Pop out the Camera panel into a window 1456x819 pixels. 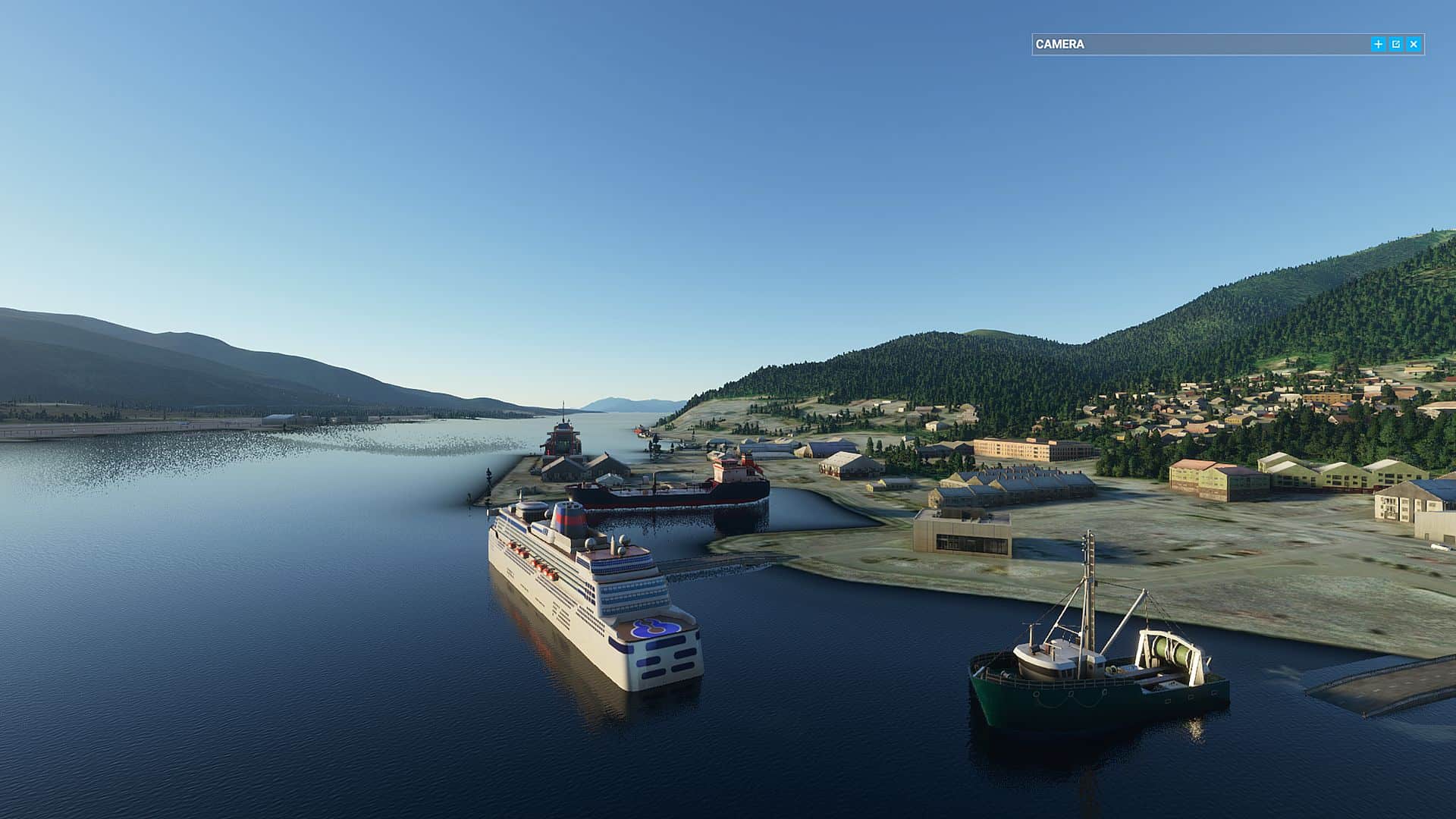(1396, 45)
